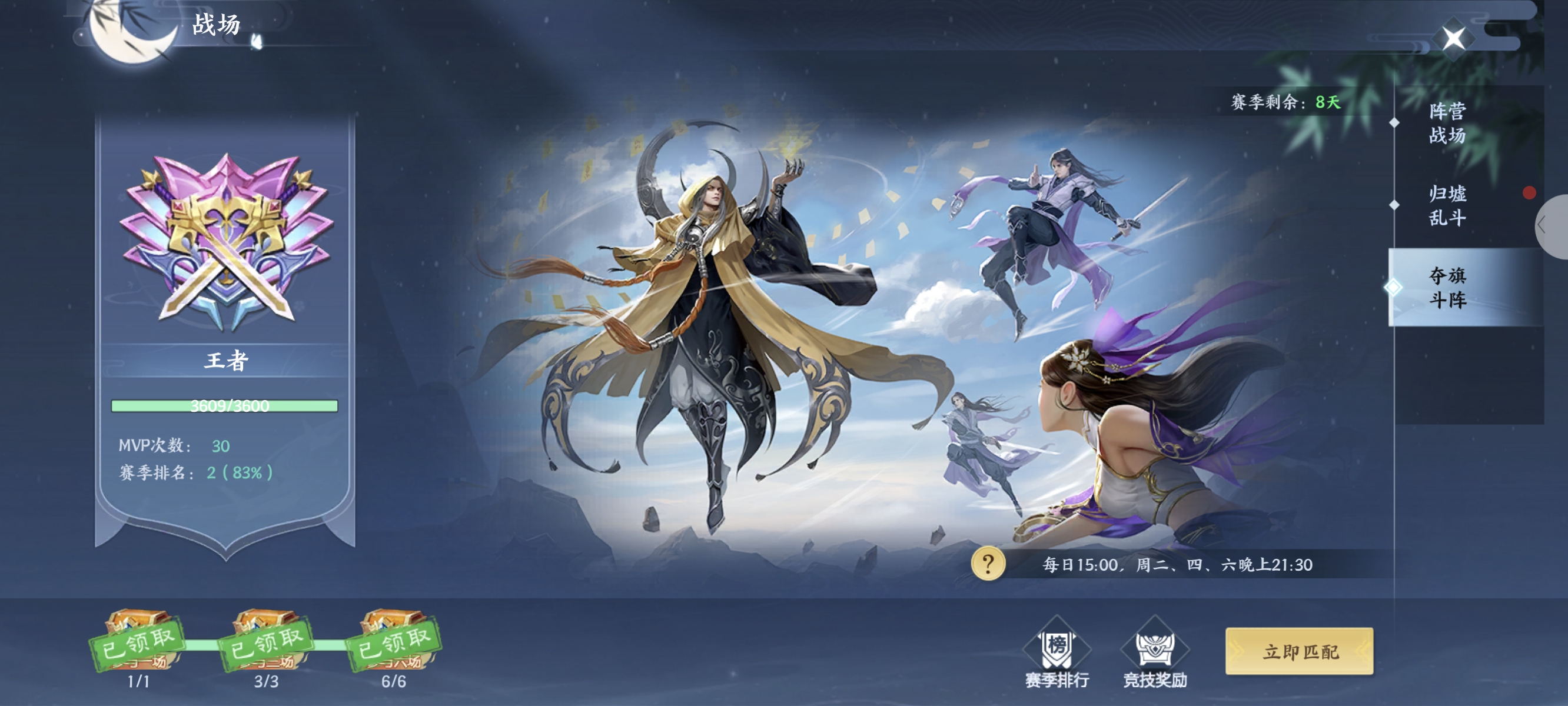
Task: Switch to the 阵营战场 tab
Action: (1447, 123)
